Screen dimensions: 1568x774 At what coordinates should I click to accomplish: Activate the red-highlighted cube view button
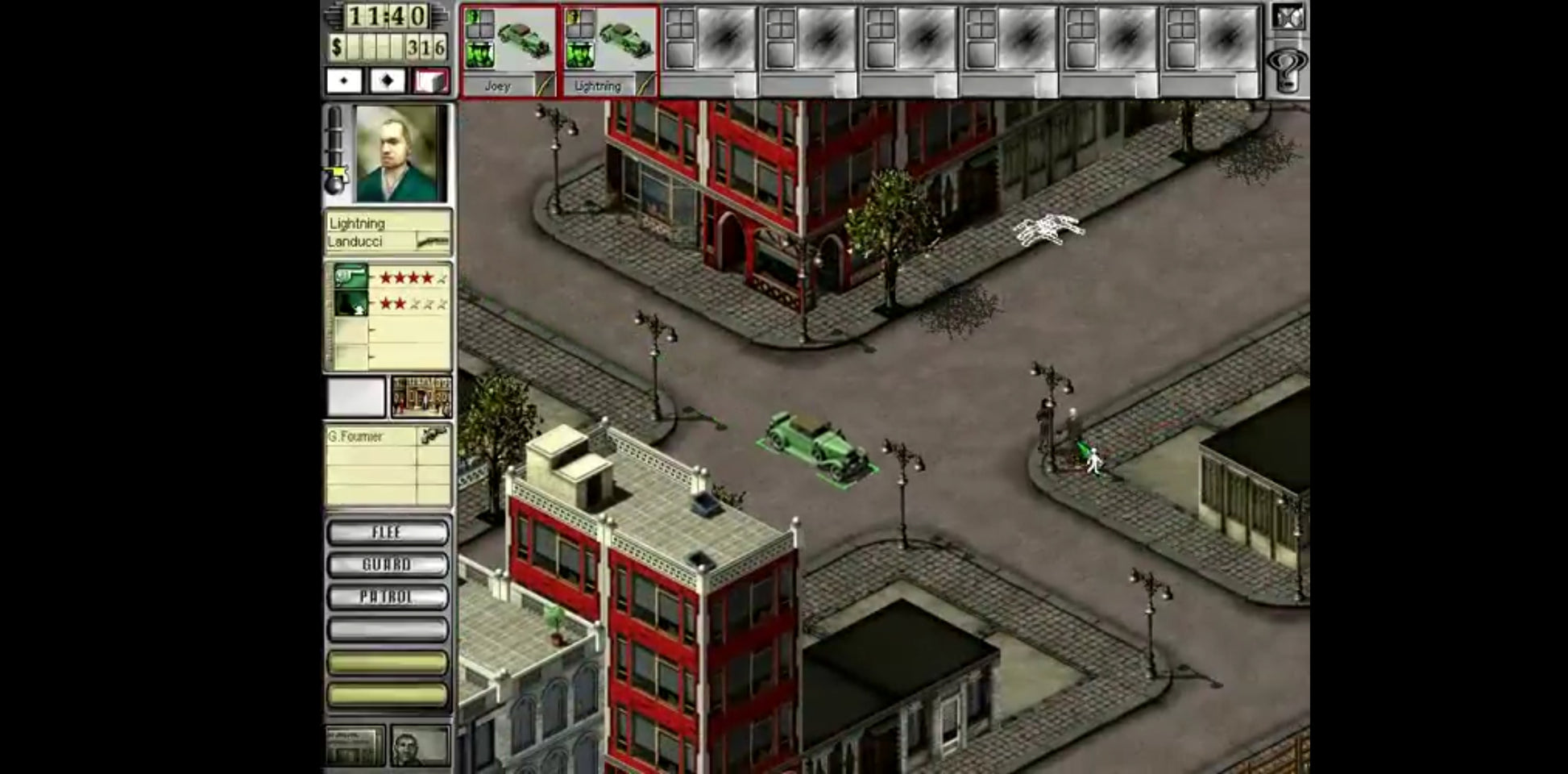click(430, 81)
